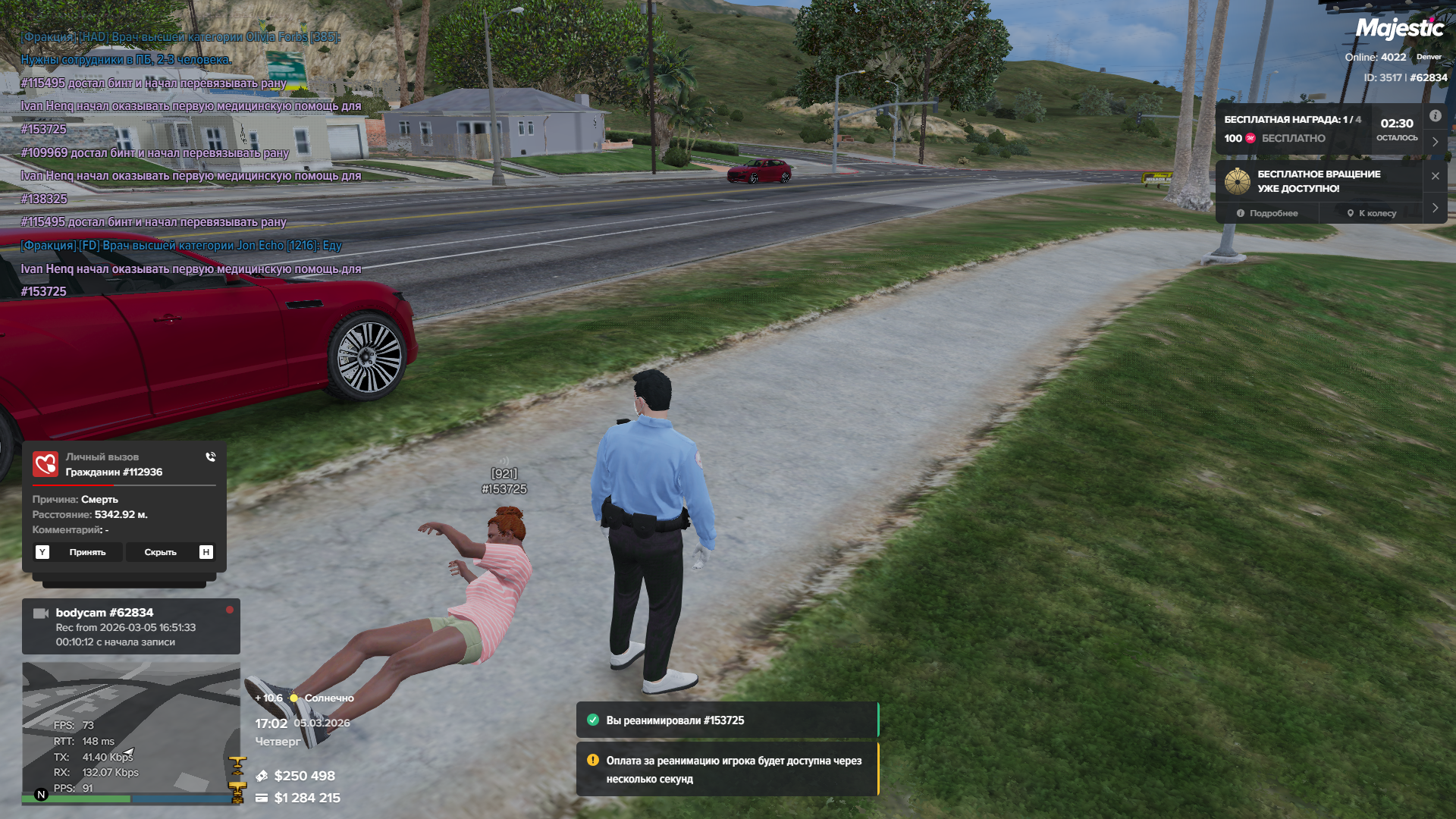Select the reanimated #153725 notification
Image resolution: width=1456 pixels, height=819 pixels.
coord(726,720)
